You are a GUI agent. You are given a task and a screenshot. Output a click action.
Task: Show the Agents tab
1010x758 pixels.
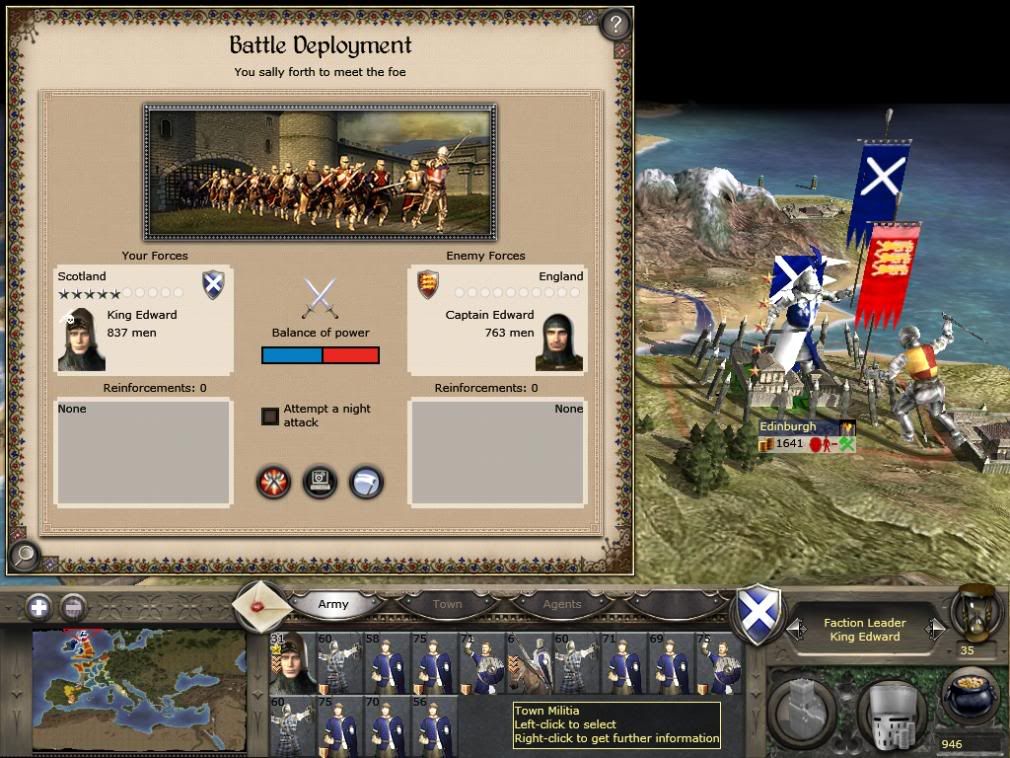561,604
